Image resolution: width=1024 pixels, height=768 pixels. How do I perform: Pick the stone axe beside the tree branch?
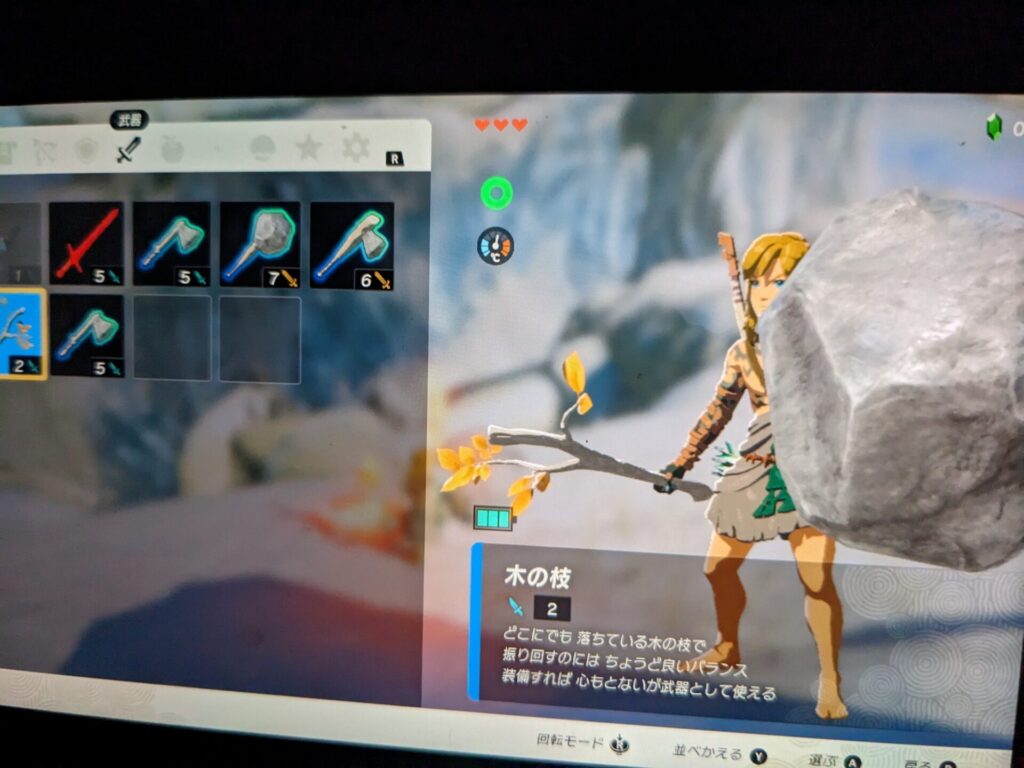[x=87, y=335]
